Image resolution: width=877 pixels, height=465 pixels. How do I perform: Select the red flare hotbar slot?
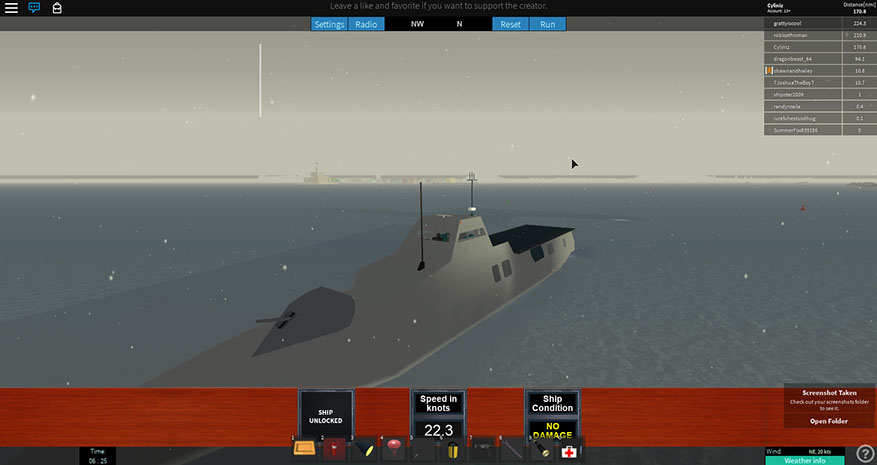pos(335,450)
